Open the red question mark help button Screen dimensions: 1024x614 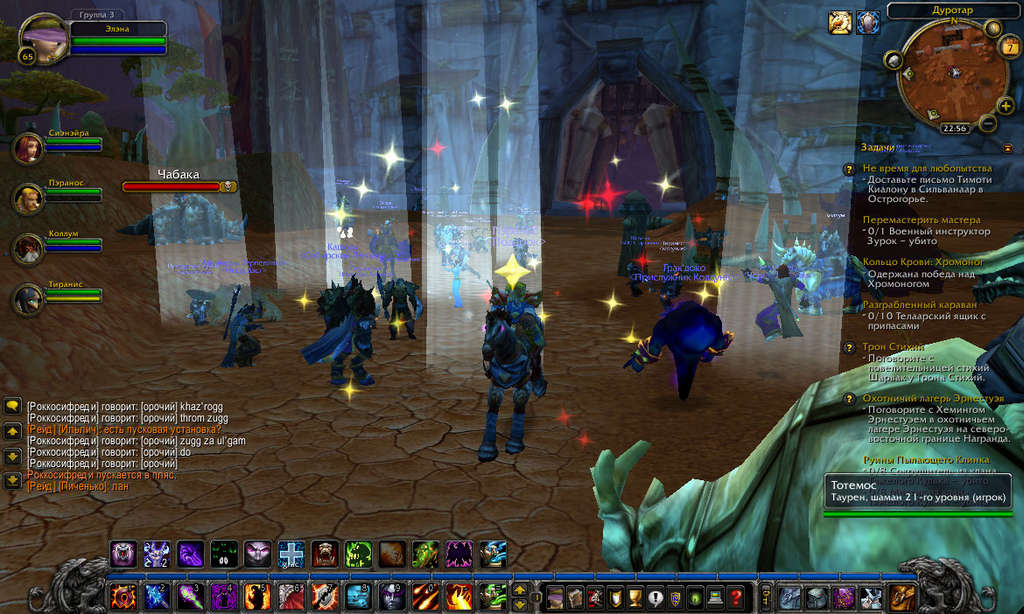[737, 597]
